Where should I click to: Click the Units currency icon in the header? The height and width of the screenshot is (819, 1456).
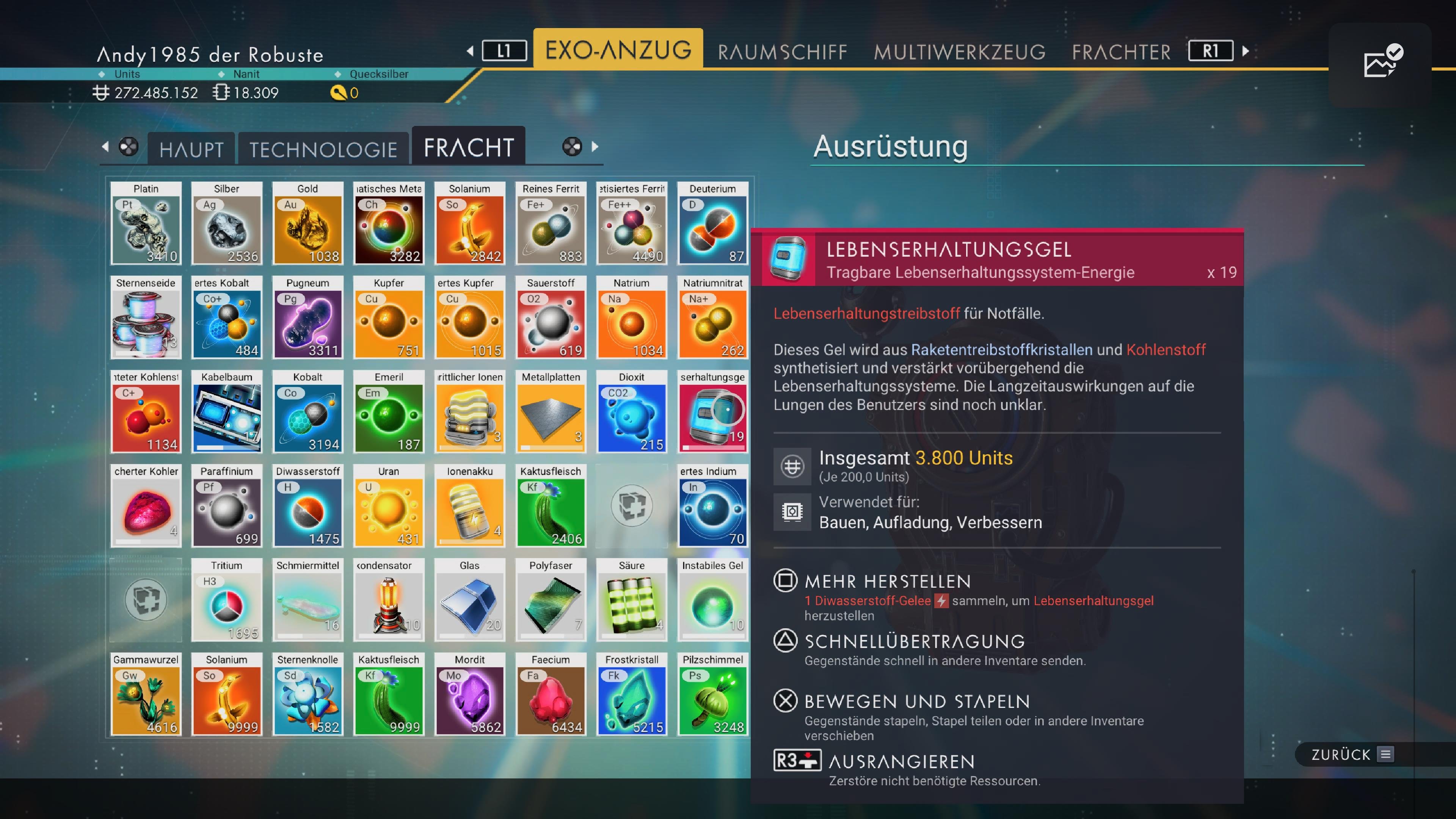click(102, 93)
